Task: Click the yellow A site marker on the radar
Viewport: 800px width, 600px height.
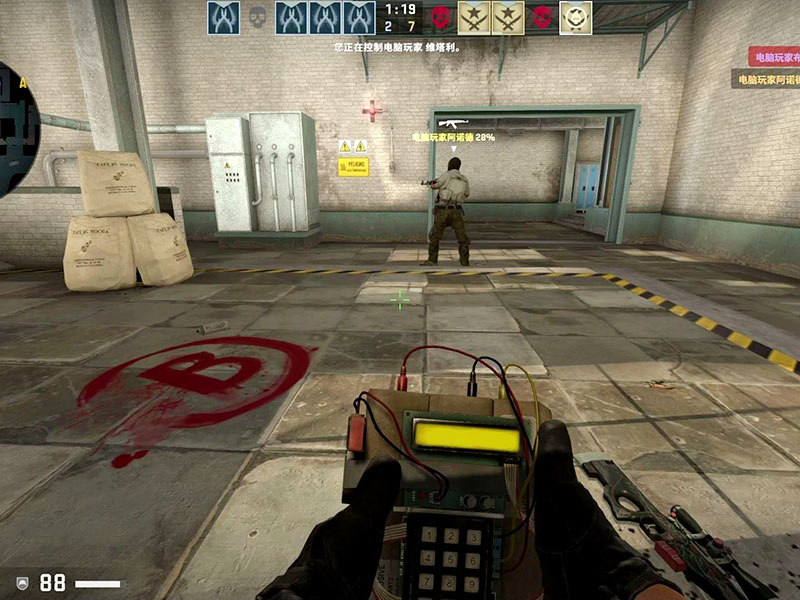Action: [22, 83]
